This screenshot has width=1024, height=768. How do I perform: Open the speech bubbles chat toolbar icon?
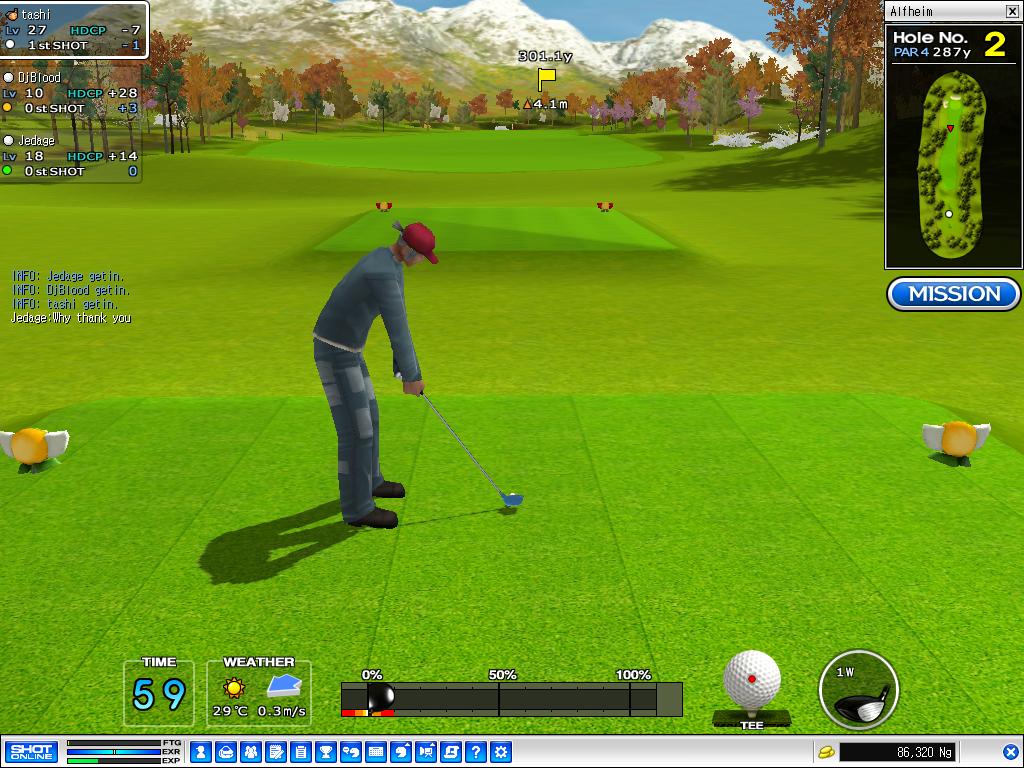(x=351, y=752)
